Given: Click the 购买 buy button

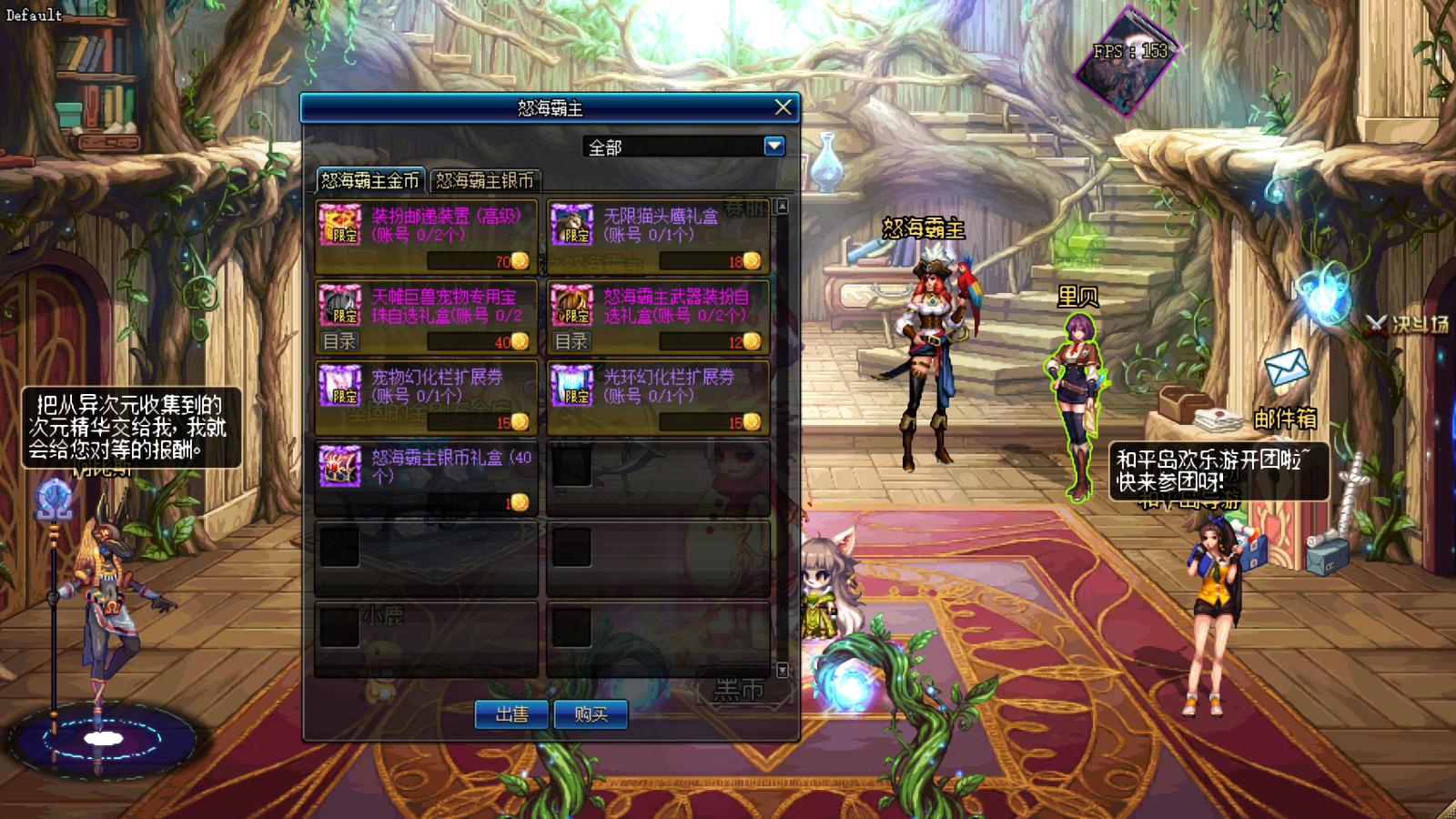Looking at the screenshot, I should tap(591, 714).
